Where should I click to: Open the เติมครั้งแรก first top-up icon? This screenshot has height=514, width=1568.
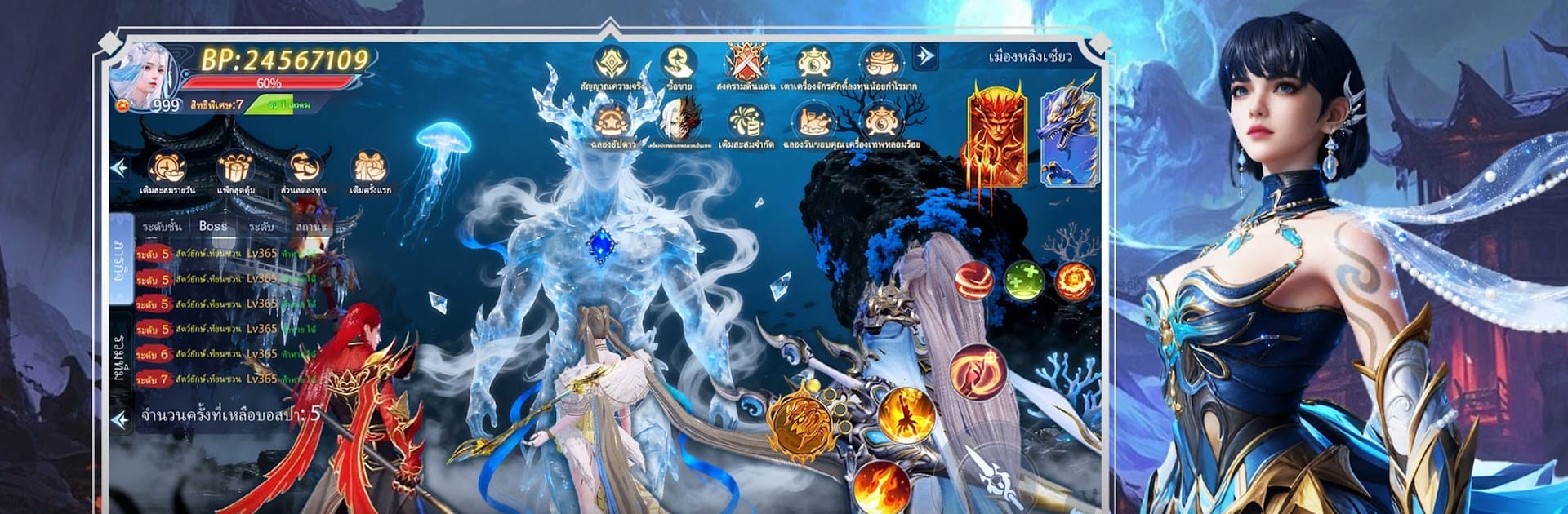click(369, 169)
